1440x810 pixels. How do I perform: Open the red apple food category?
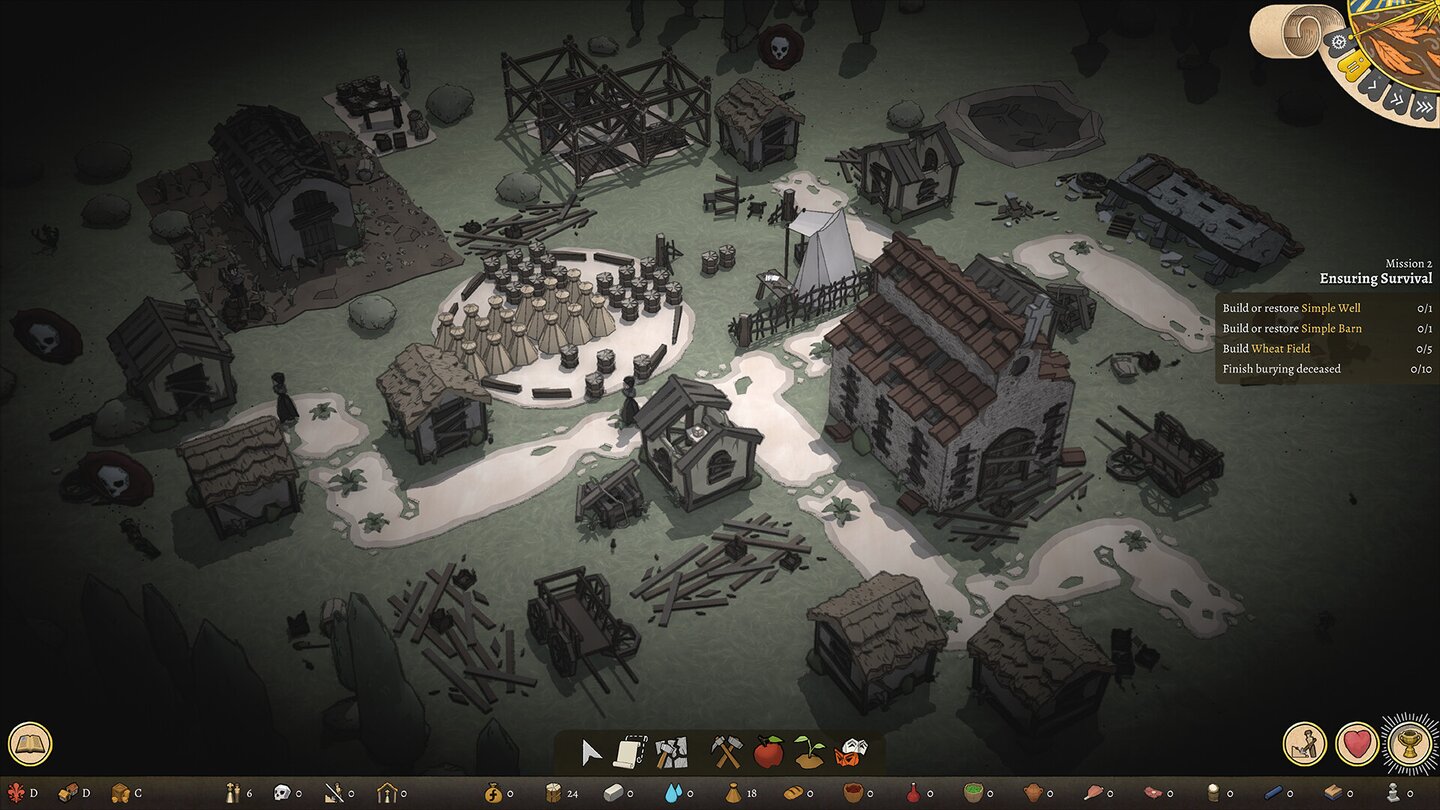point(768,752)
